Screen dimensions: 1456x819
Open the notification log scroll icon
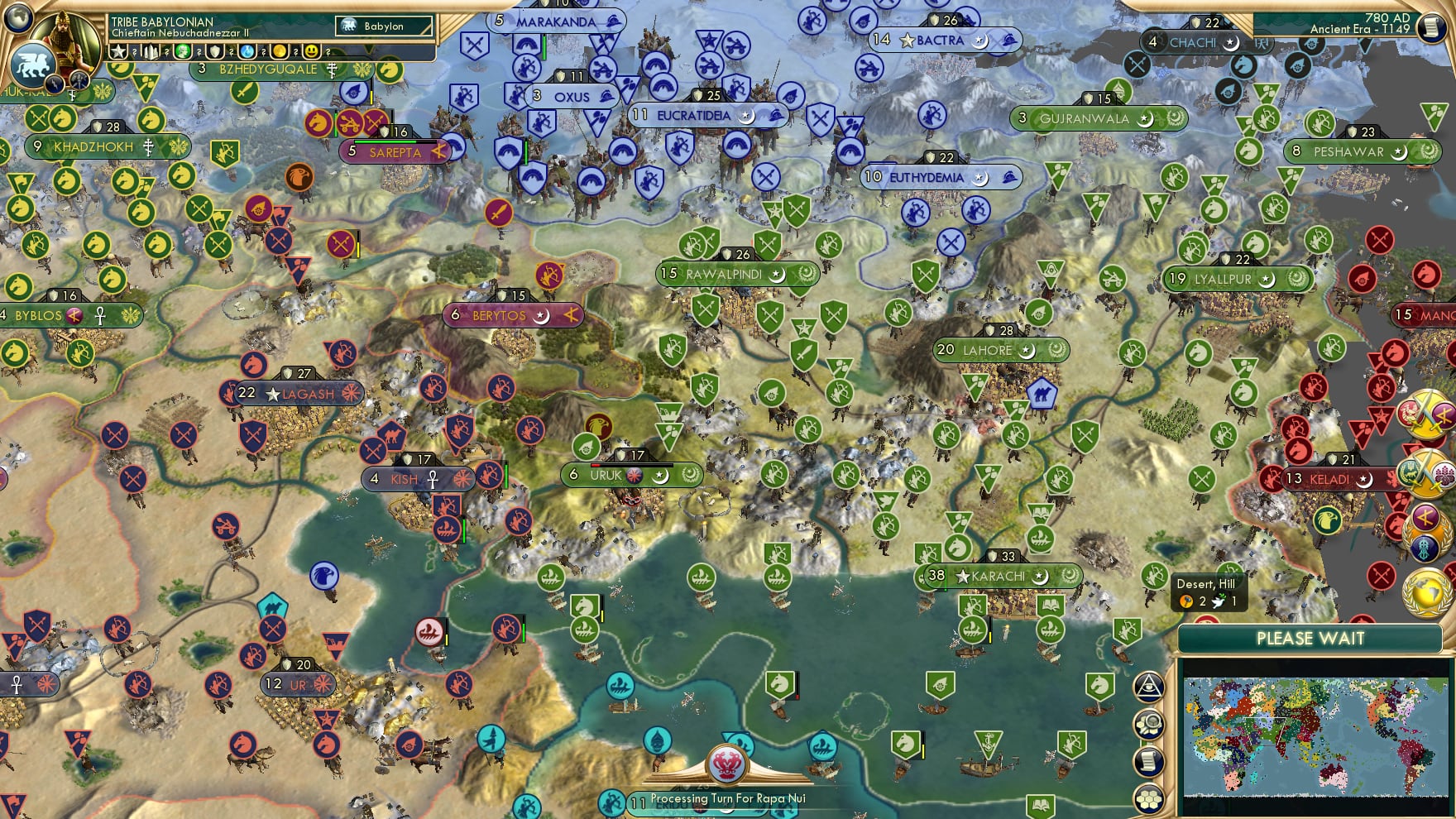pos(1150,760)
